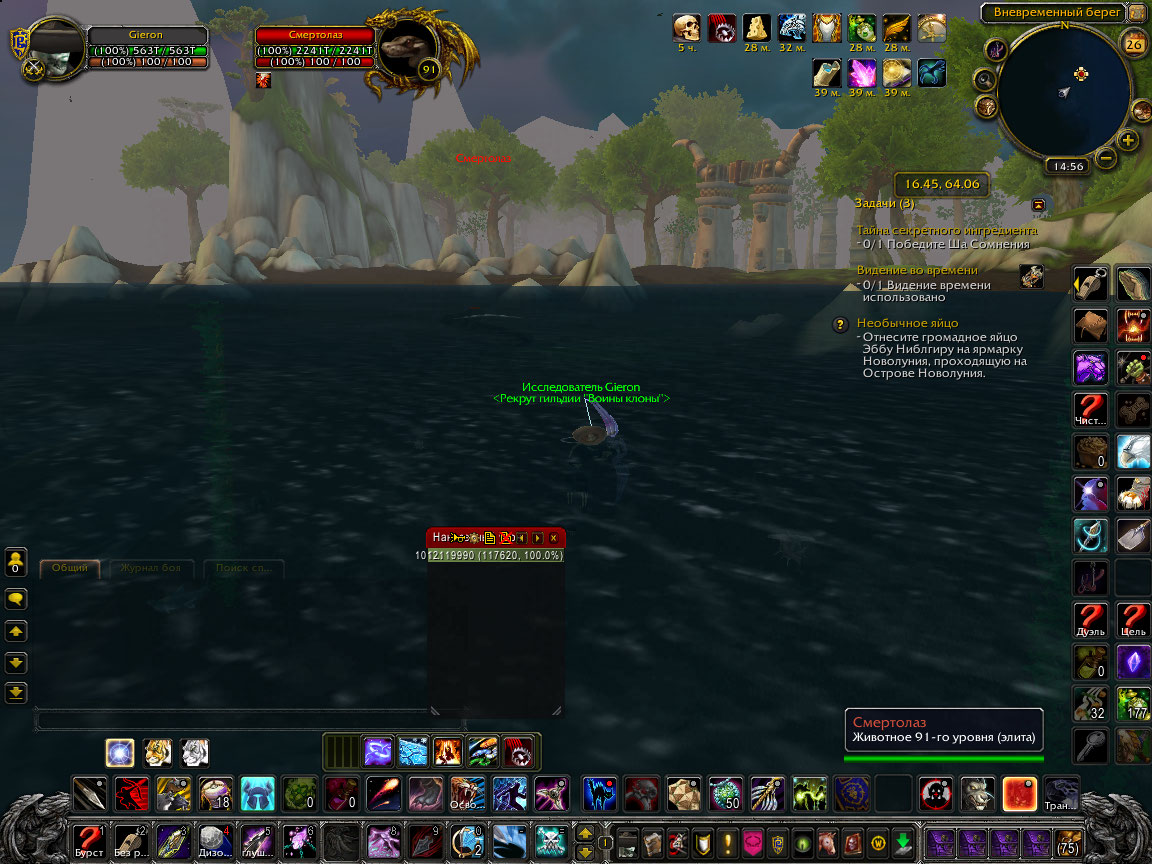Activate the Бурст macro button
Screen dimensions: 1152x864
(x=88, y=839)
